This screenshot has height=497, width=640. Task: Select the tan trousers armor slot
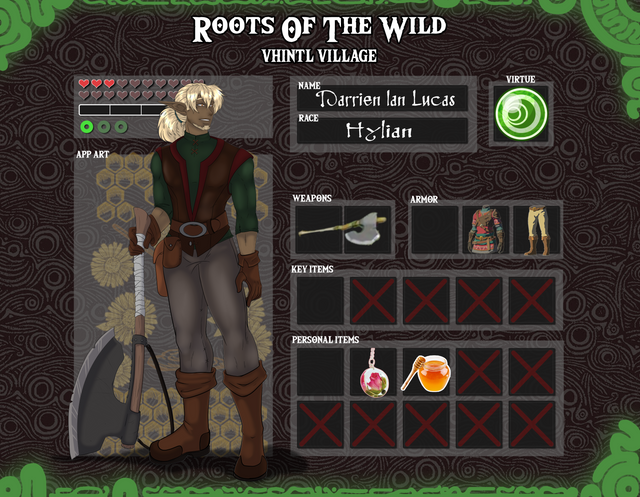537,230
